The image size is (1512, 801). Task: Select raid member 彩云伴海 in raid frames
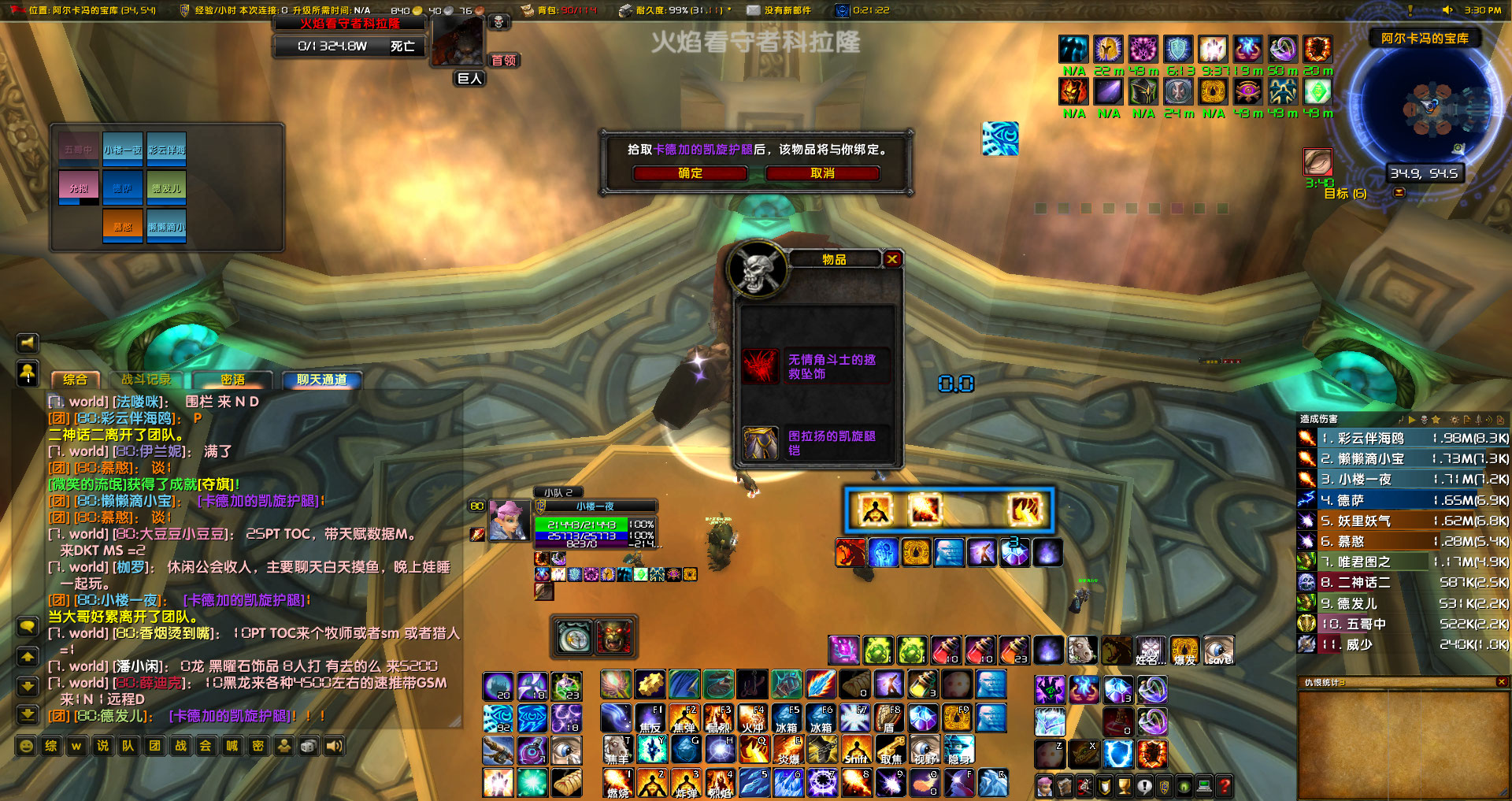click(x=166, y=150)
